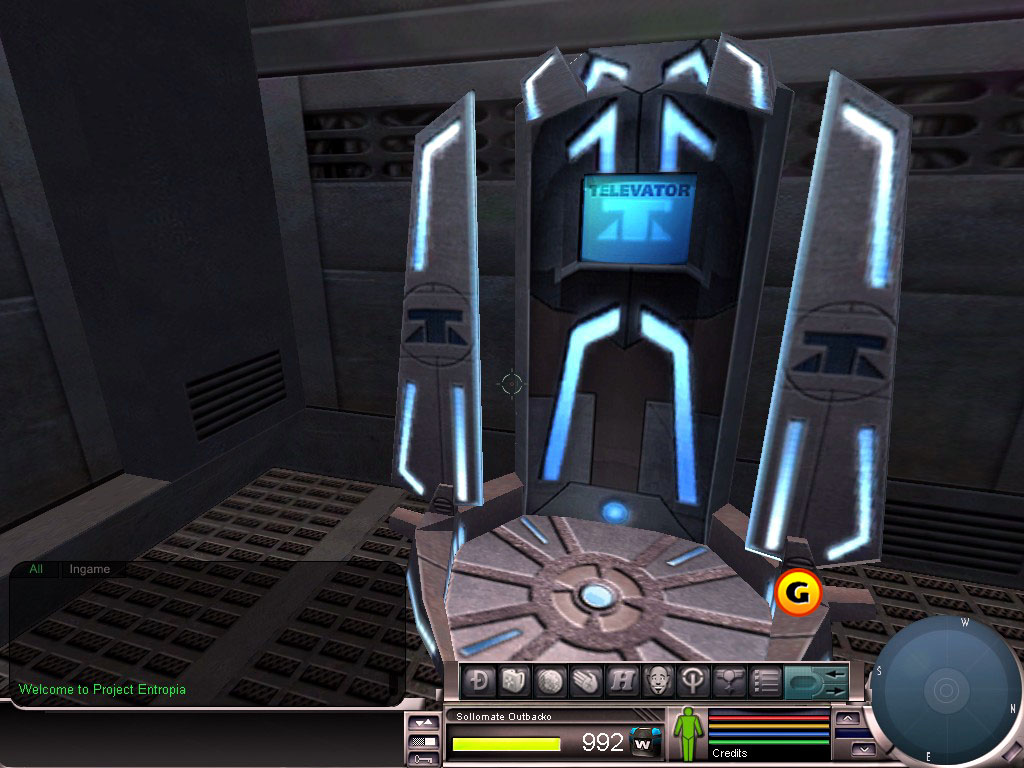
Task: Click the down chevron beside the radar
Action: coord(862,748)
